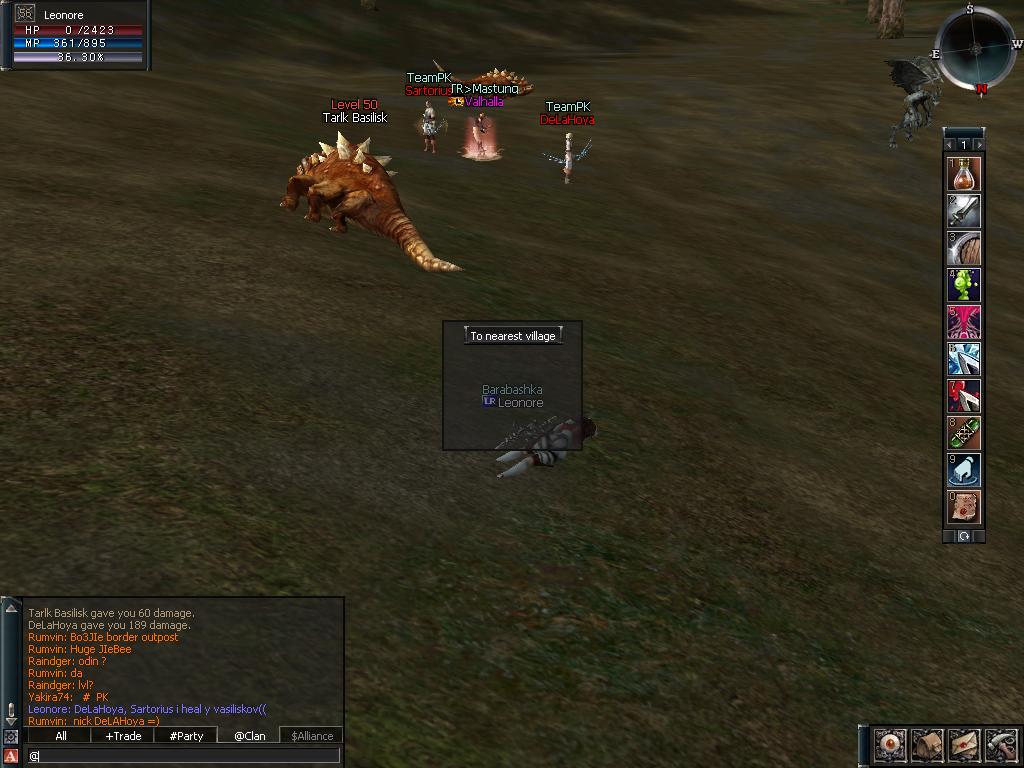This screenshot has width=1024, height=768.
Task: Activate the sword attack skill in slot 2
Action: click(x=964, y=212)
